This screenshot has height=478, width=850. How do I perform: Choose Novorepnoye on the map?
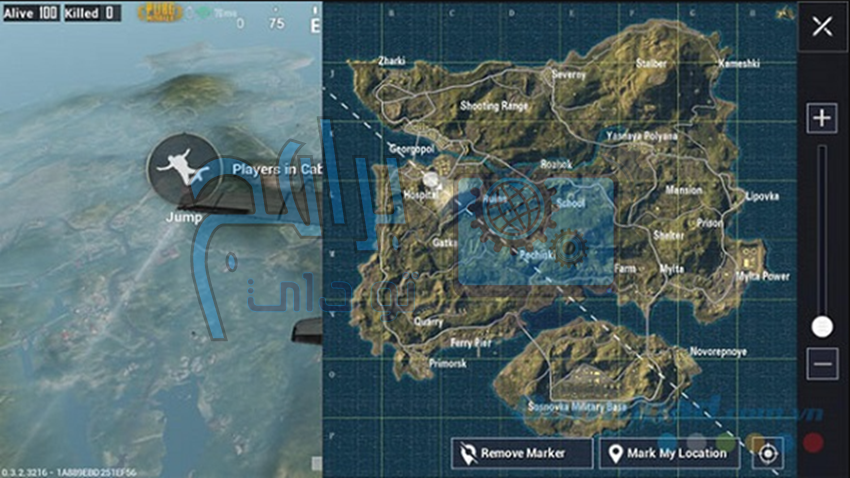[717, 352]
